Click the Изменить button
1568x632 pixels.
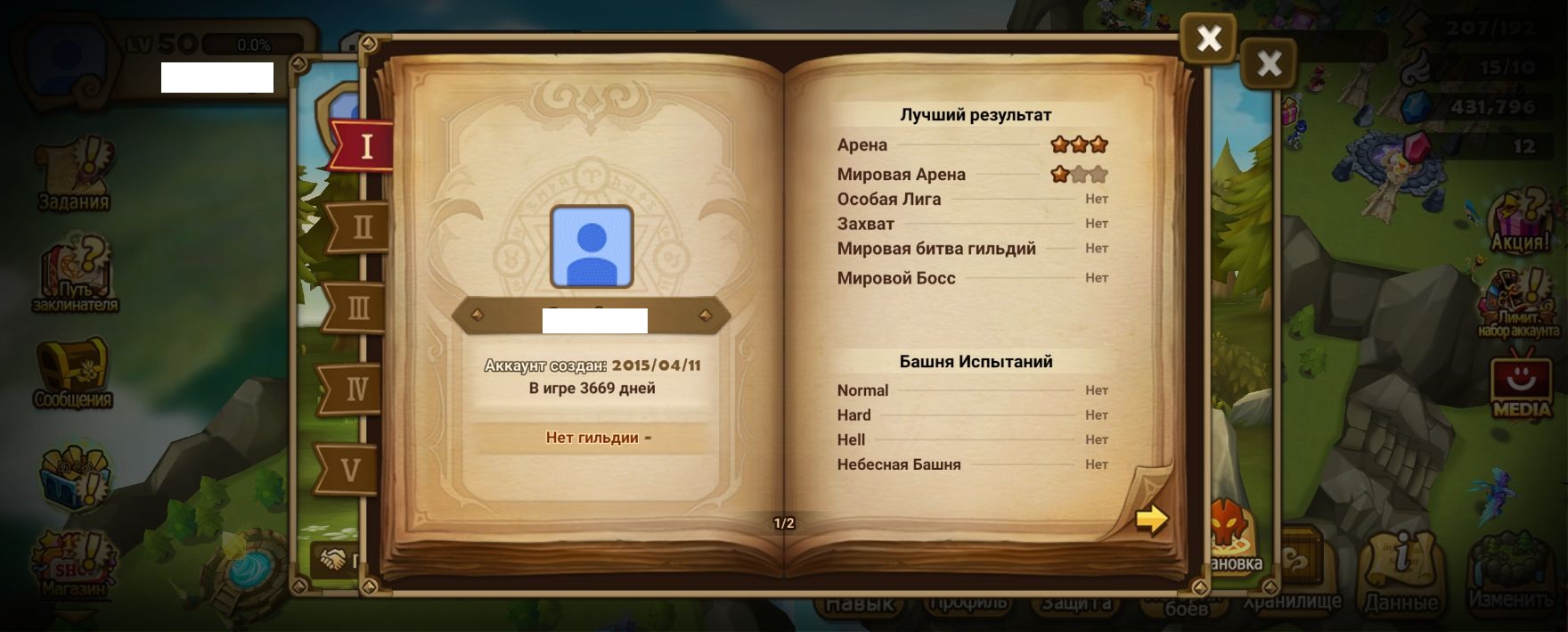[x=1510, y=572]
